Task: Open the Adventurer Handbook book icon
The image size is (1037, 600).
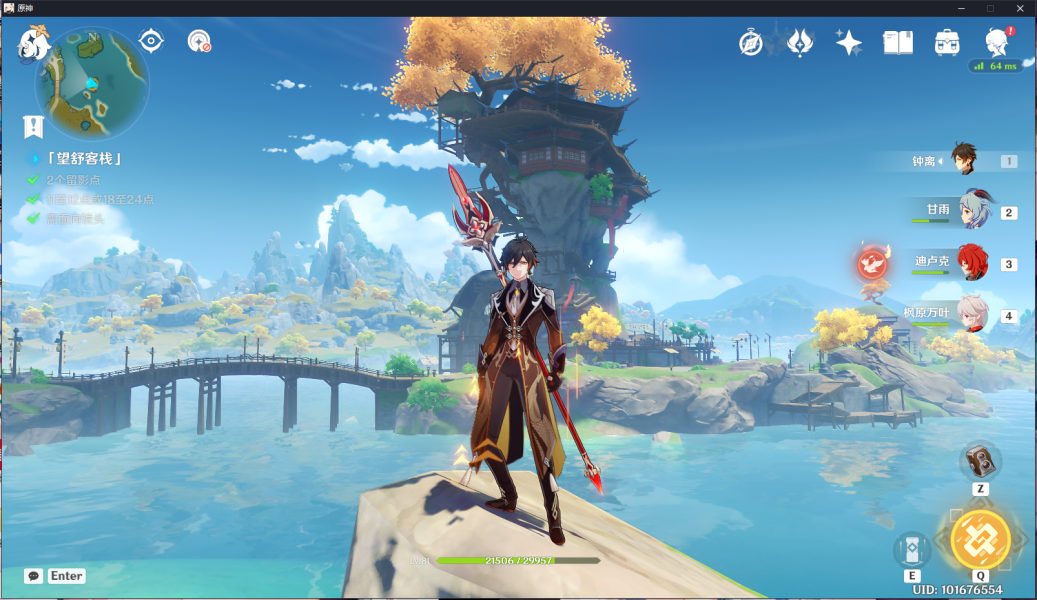Action: click(897, 42)
